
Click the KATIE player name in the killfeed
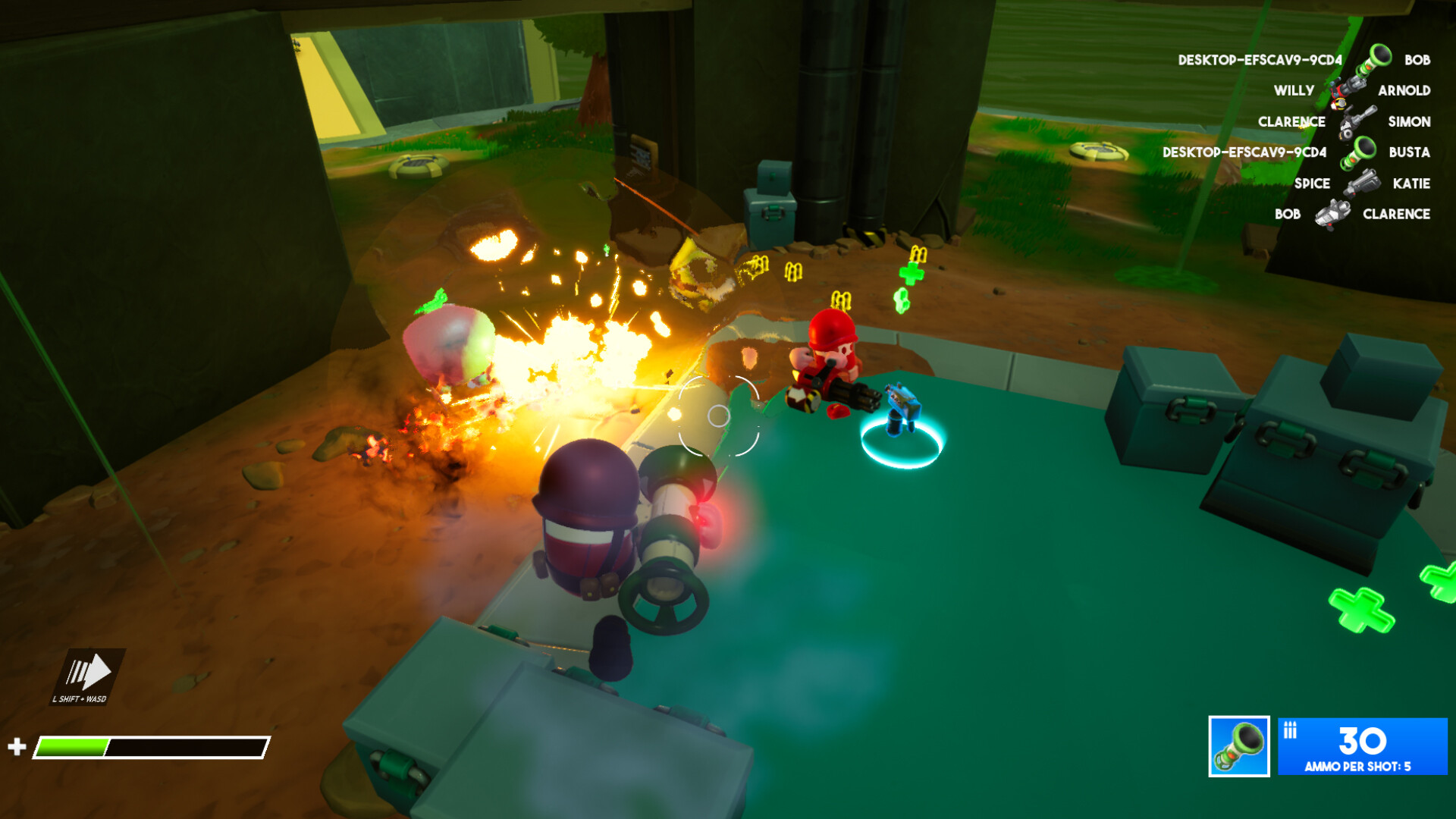pyautogui.click(x=1410, y=183)
